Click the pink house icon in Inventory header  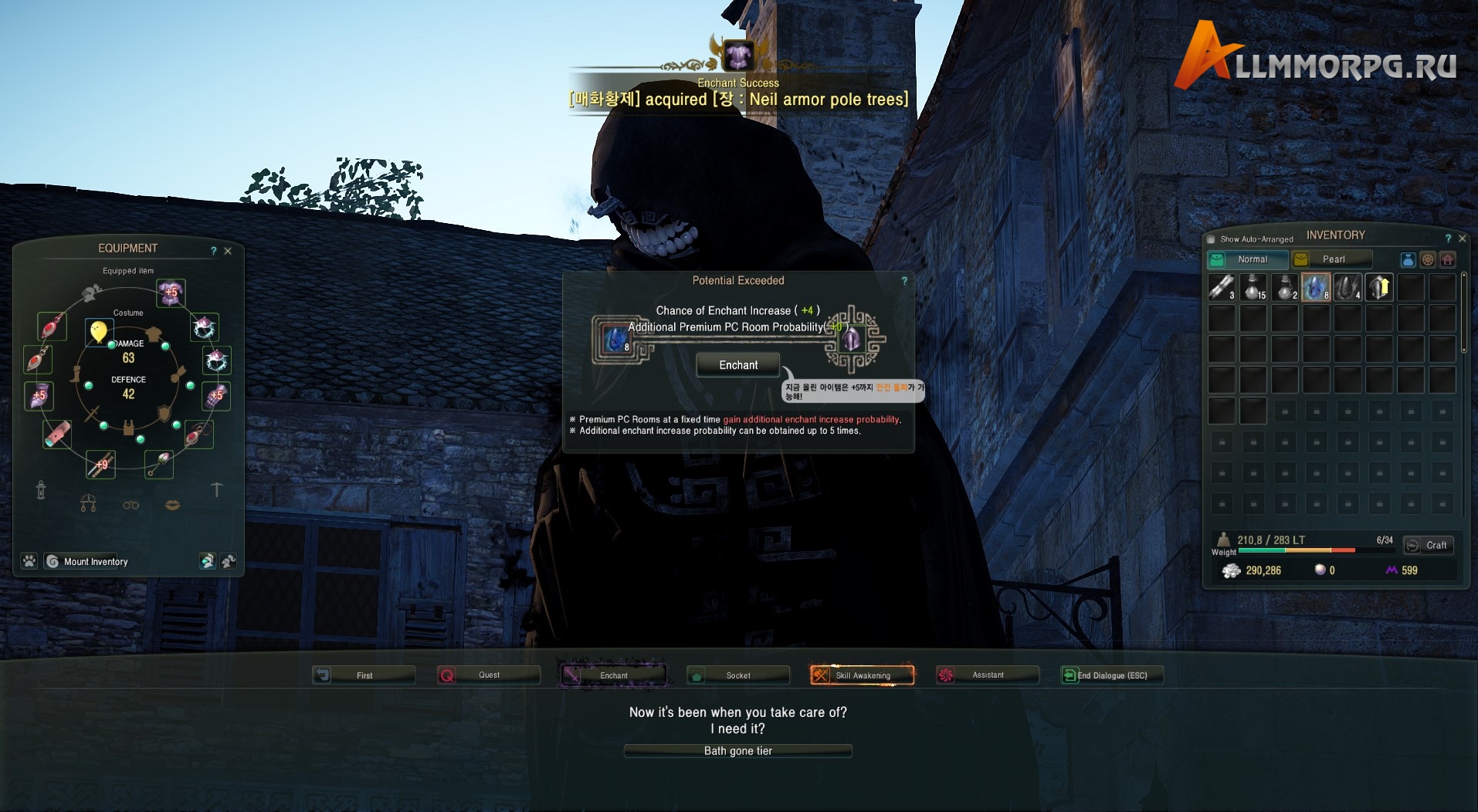point(1448,259)
